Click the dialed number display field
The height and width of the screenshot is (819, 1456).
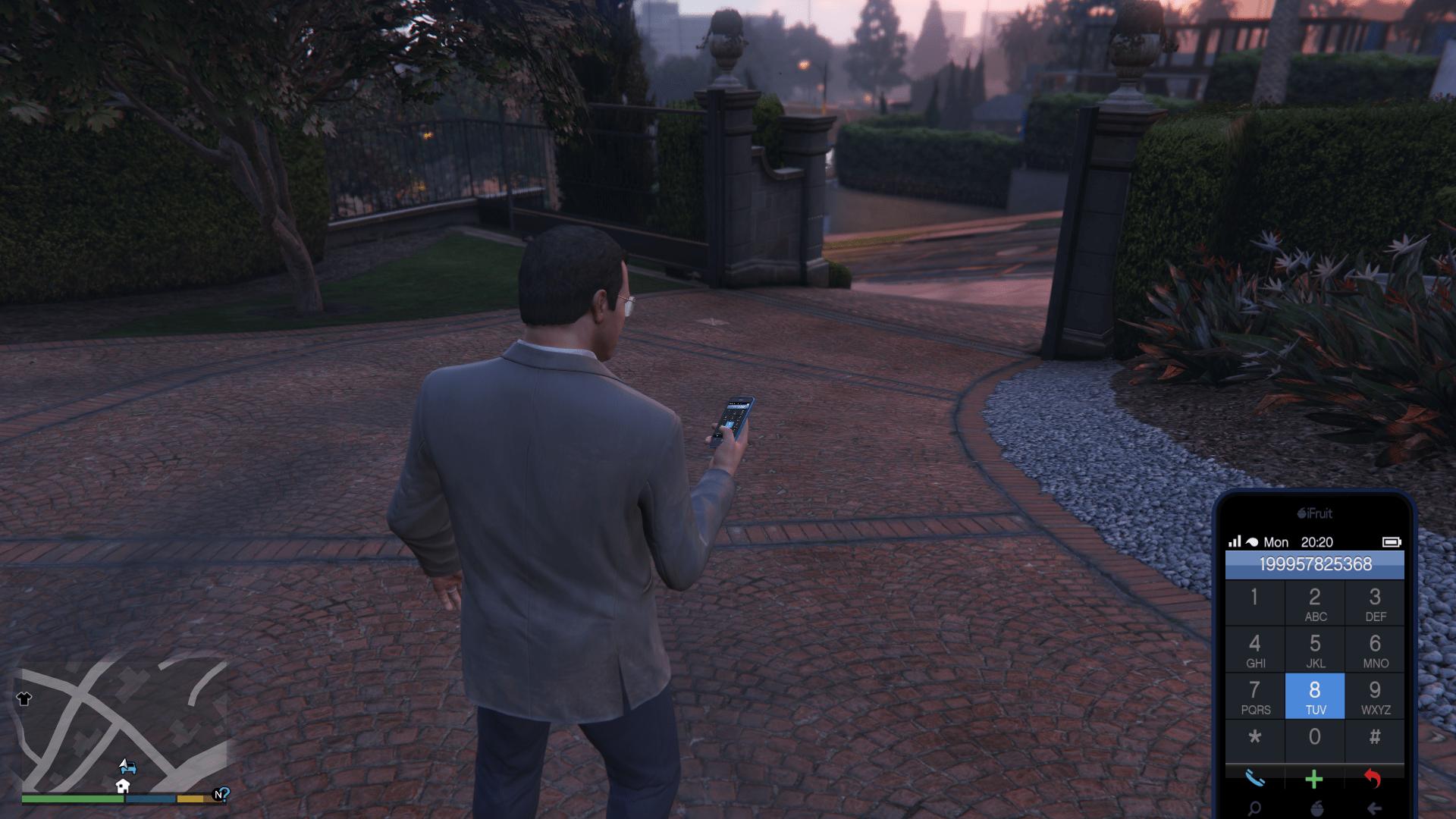click(1315, 564)
